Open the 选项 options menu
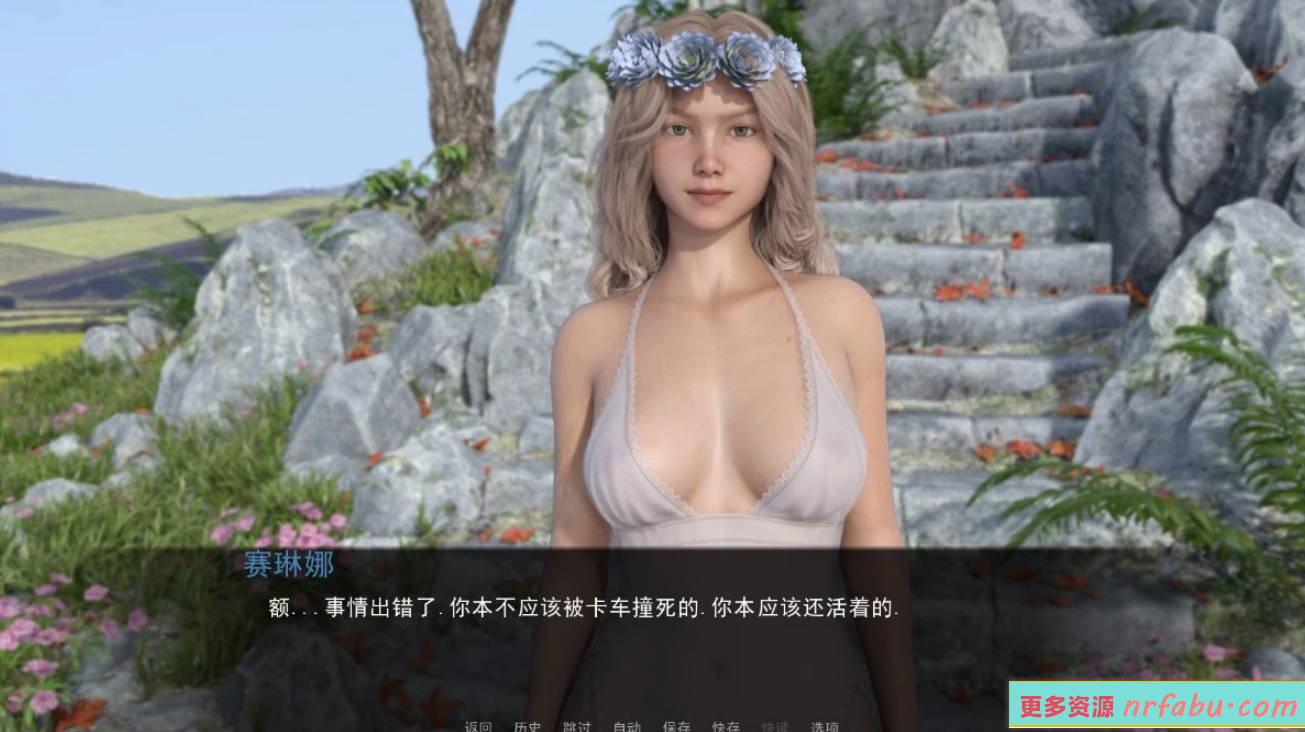Image resolution: width=1305 pixels, height=732 pixels. [822, 726]
